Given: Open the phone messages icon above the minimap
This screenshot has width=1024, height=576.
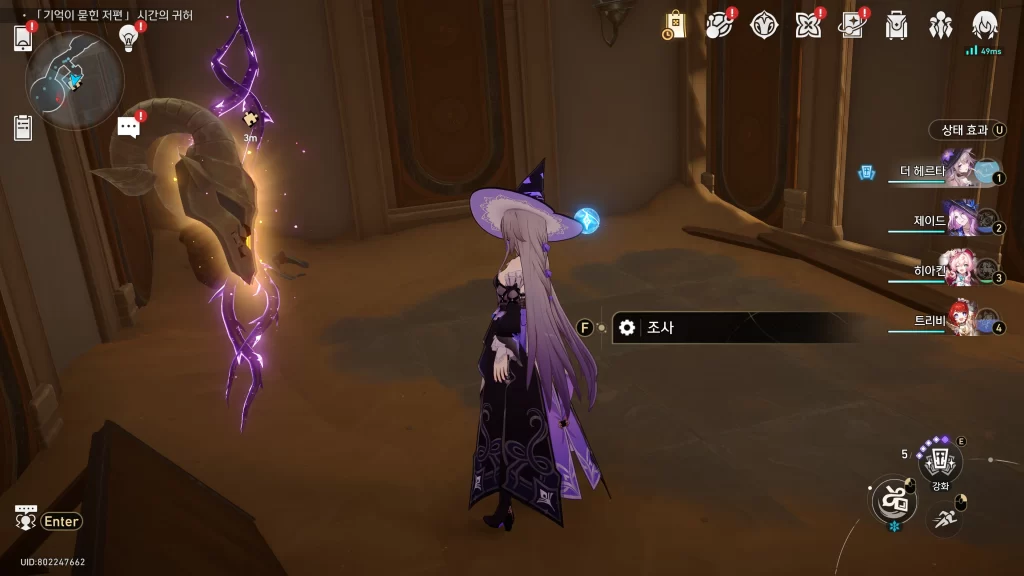Looking at the screenshot, I should (23, 38).
